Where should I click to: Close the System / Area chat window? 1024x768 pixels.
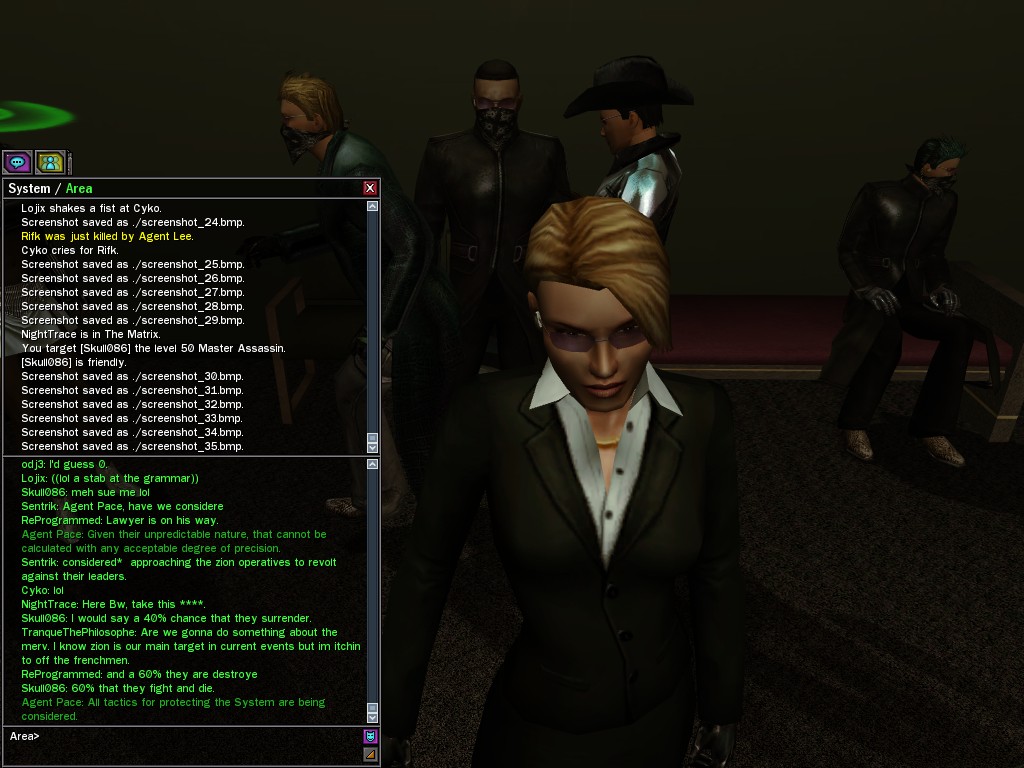370,188
